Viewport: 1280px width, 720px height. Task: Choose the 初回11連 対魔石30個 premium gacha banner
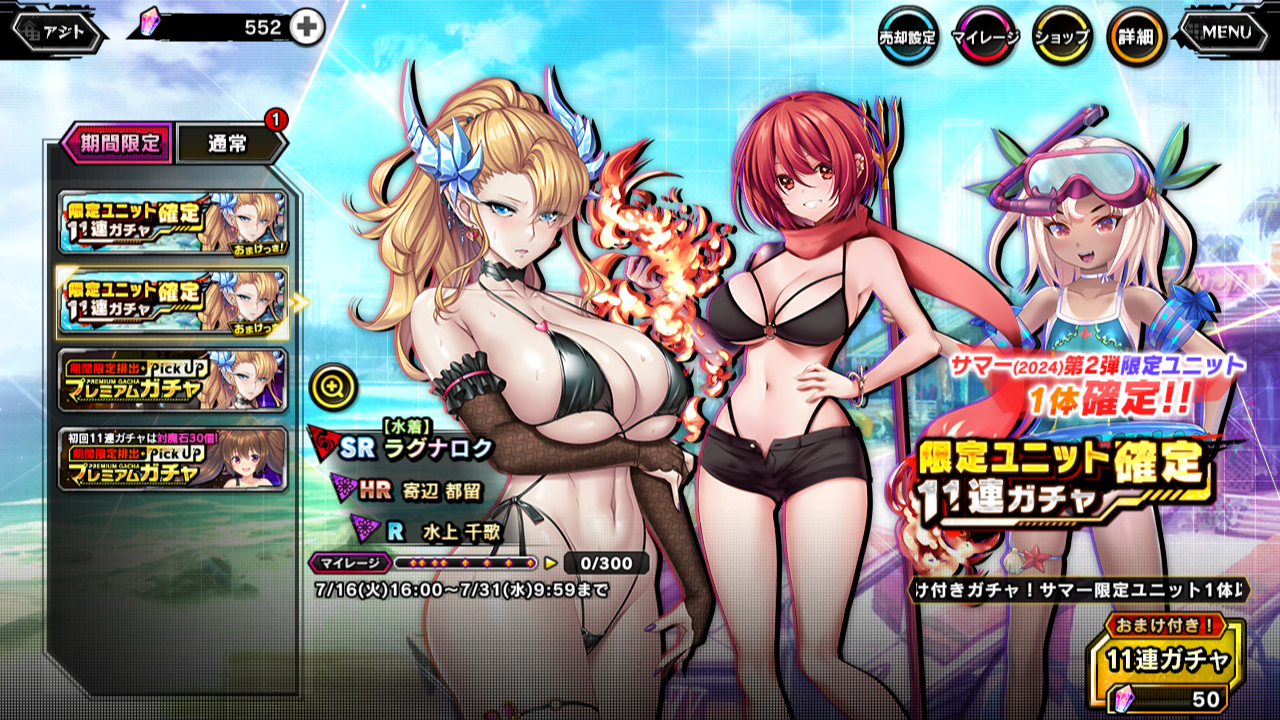[173, 458]
